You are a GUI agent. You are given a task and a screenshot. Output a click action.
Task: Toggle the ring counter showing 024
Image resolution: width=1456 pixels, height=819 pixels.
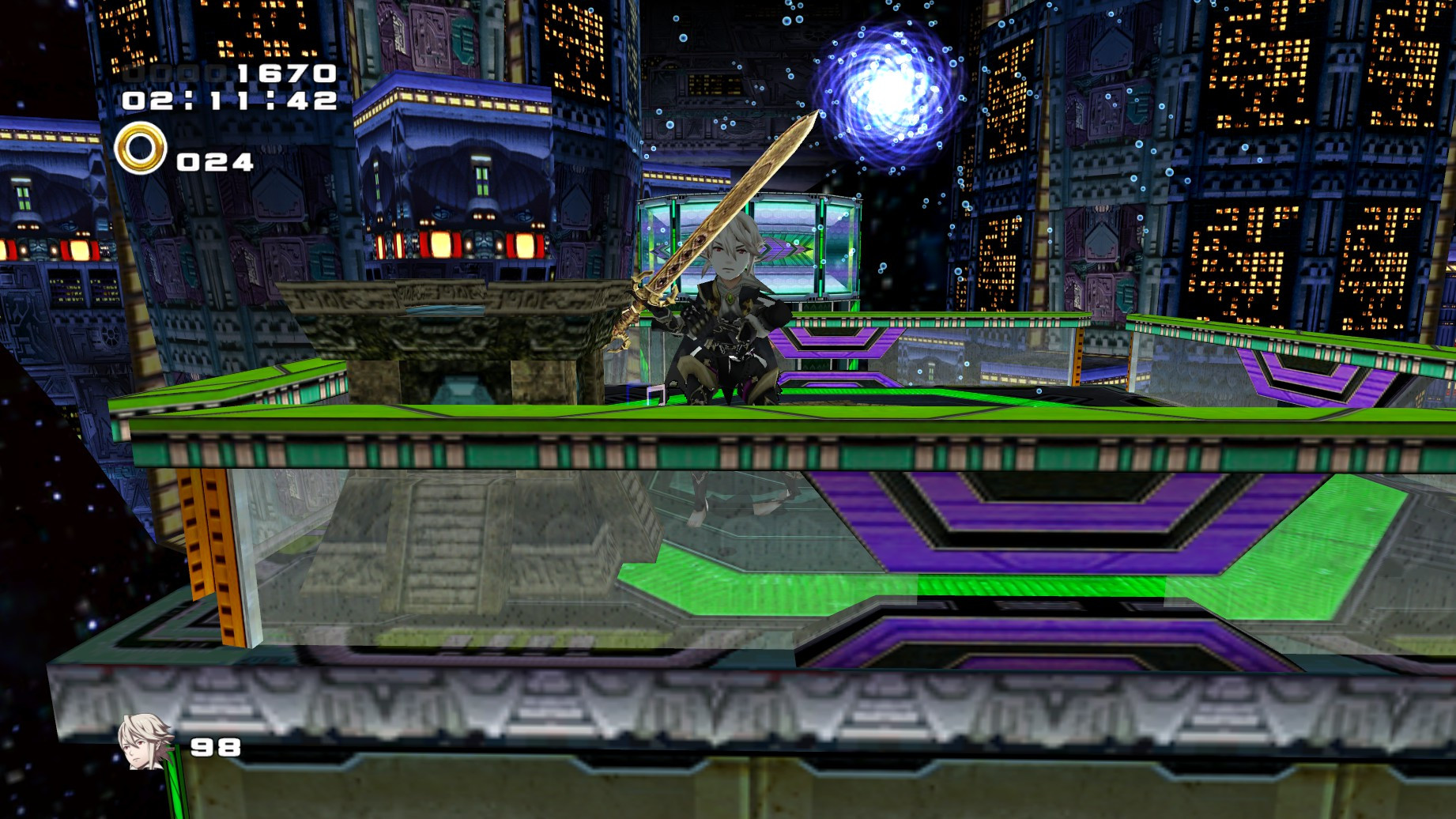tap(212, 164)
